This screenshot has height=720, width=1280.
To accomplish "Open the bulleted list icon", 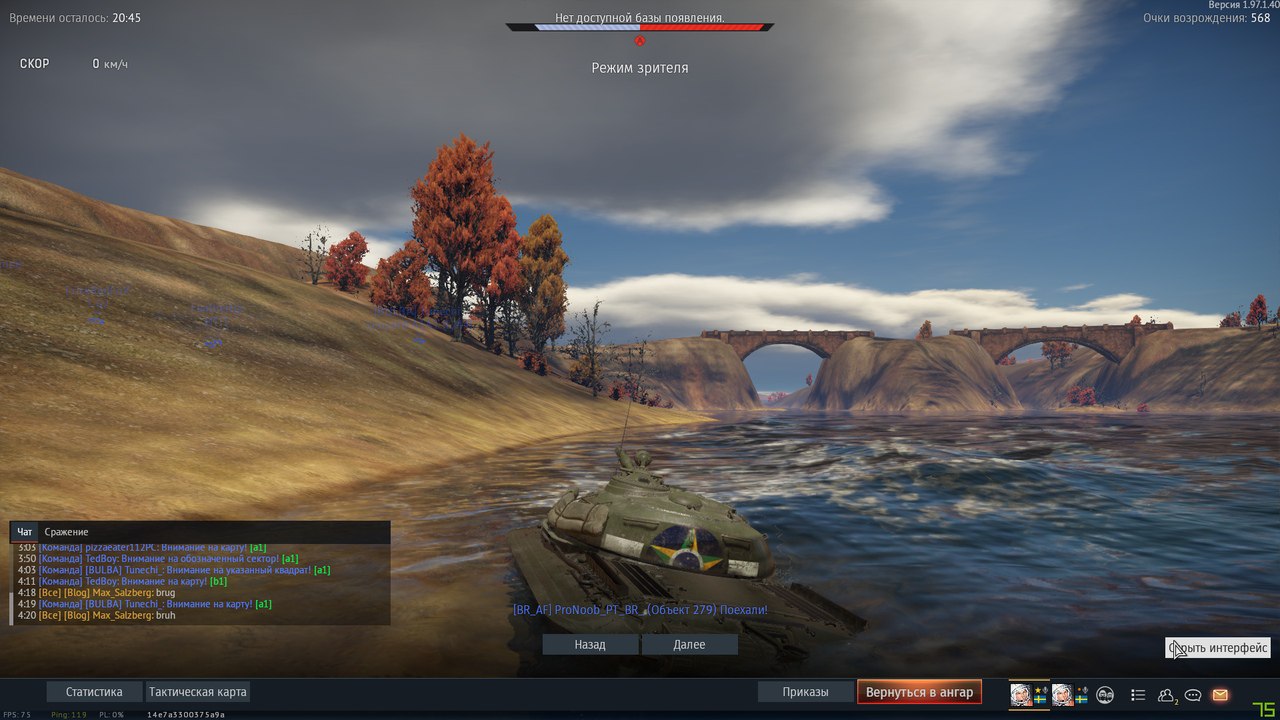I will click(x=1138, y=695).
